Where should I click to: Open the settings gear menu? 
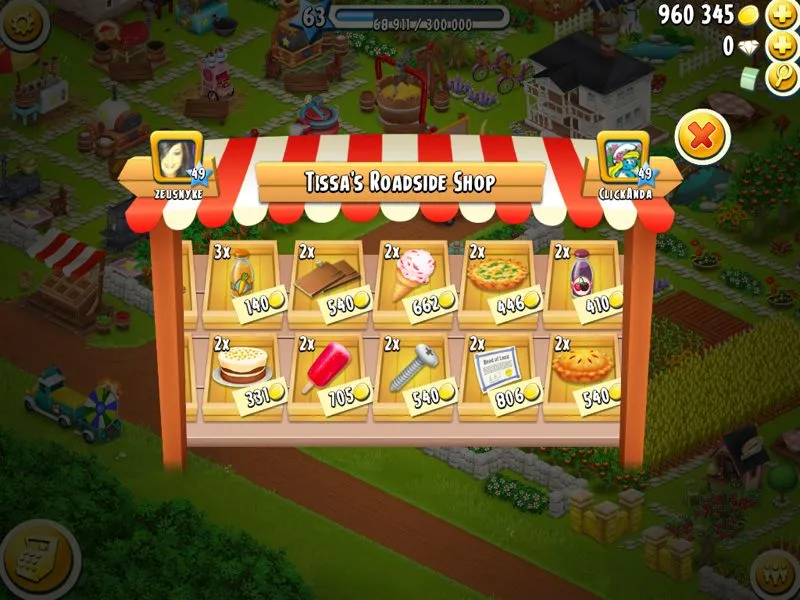coord(22,22)
